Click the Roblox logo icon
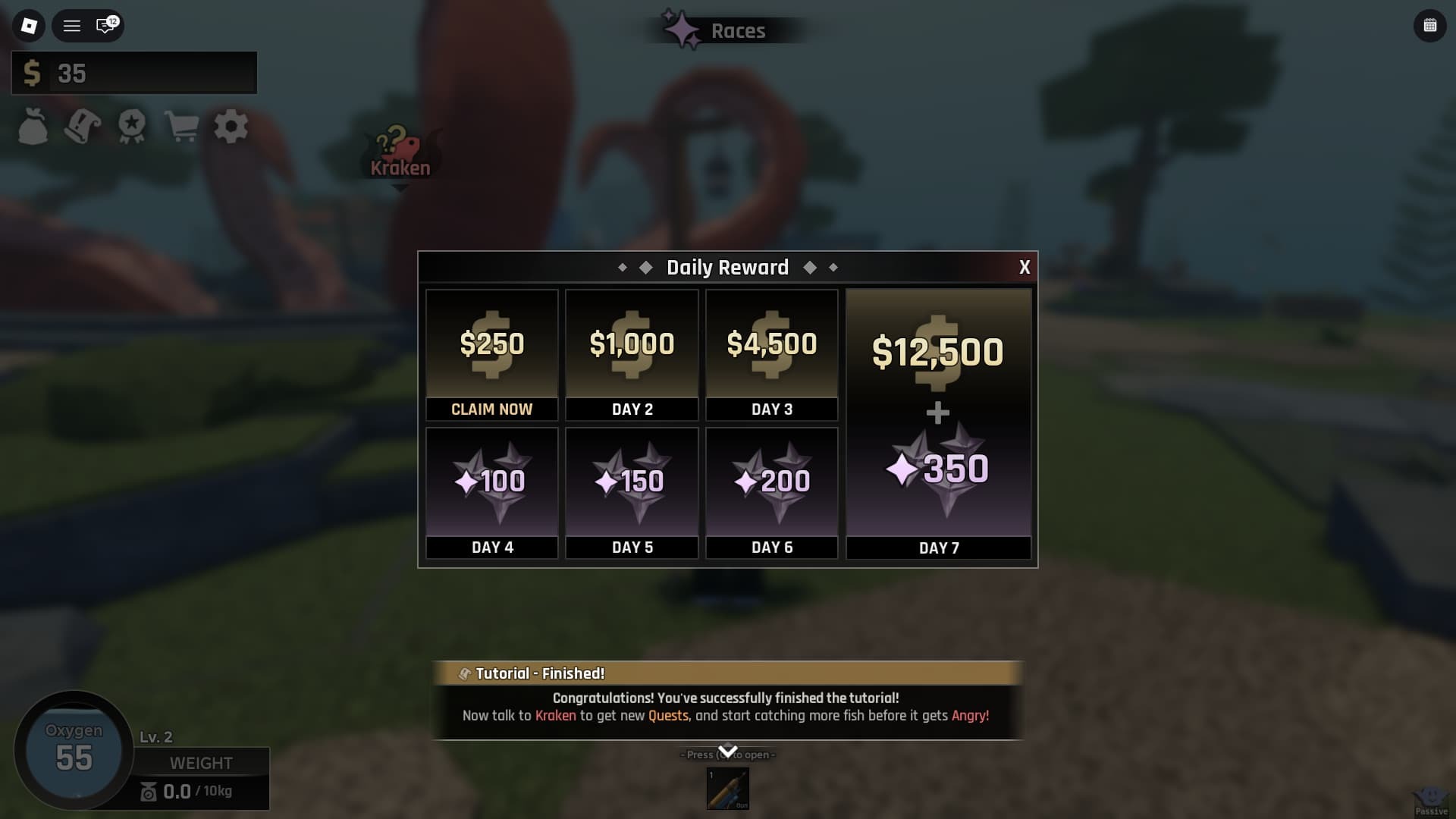The height and width of the screenshot is (819, 1456). (28, 27)
